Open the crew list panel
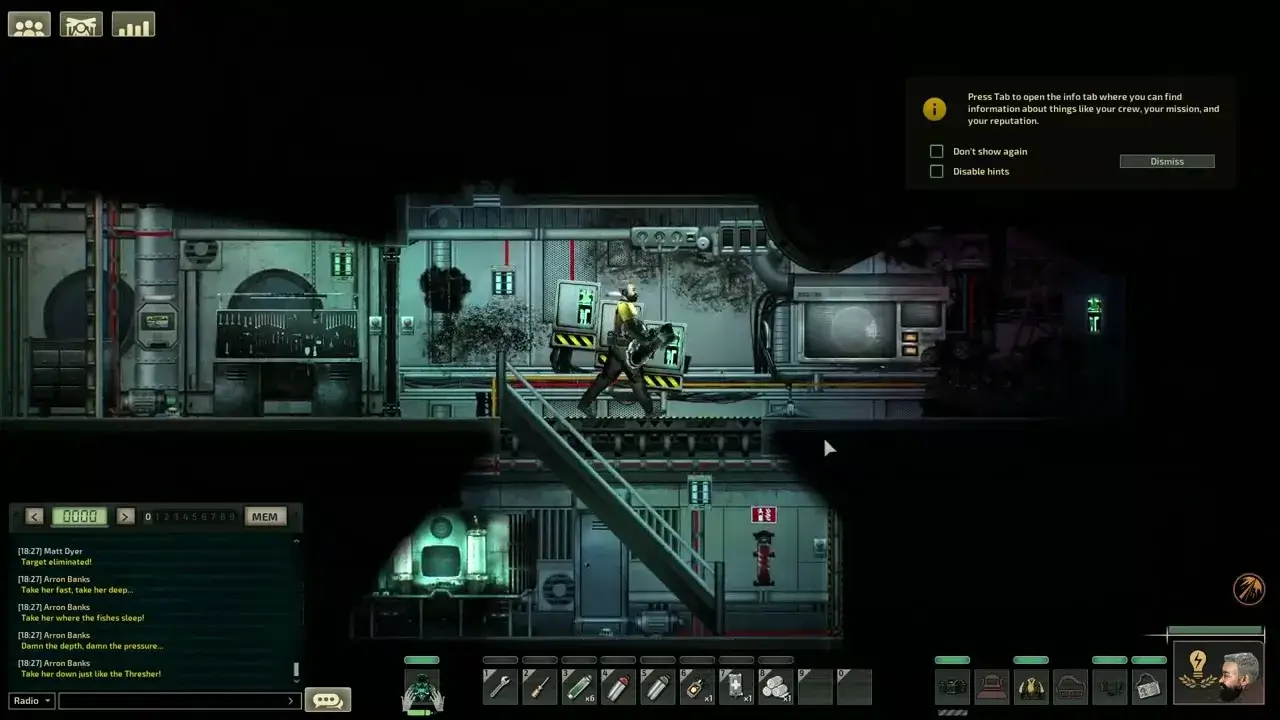Image resolution: width=1280 pixels, height=720 pixels. 28,23
